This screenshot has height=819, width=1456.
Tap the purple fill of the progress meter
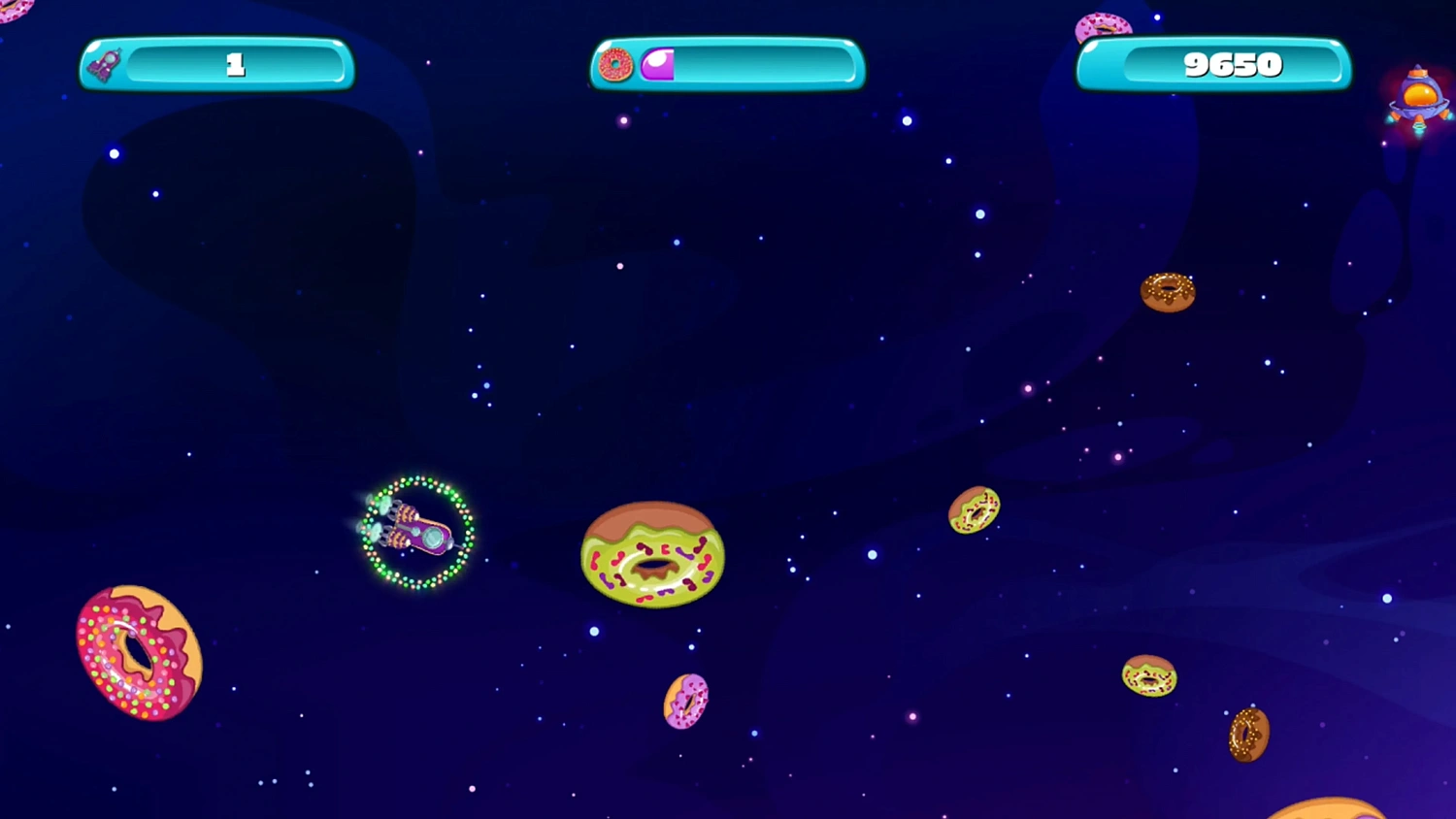pyautogui.click(x=658, y=64)
